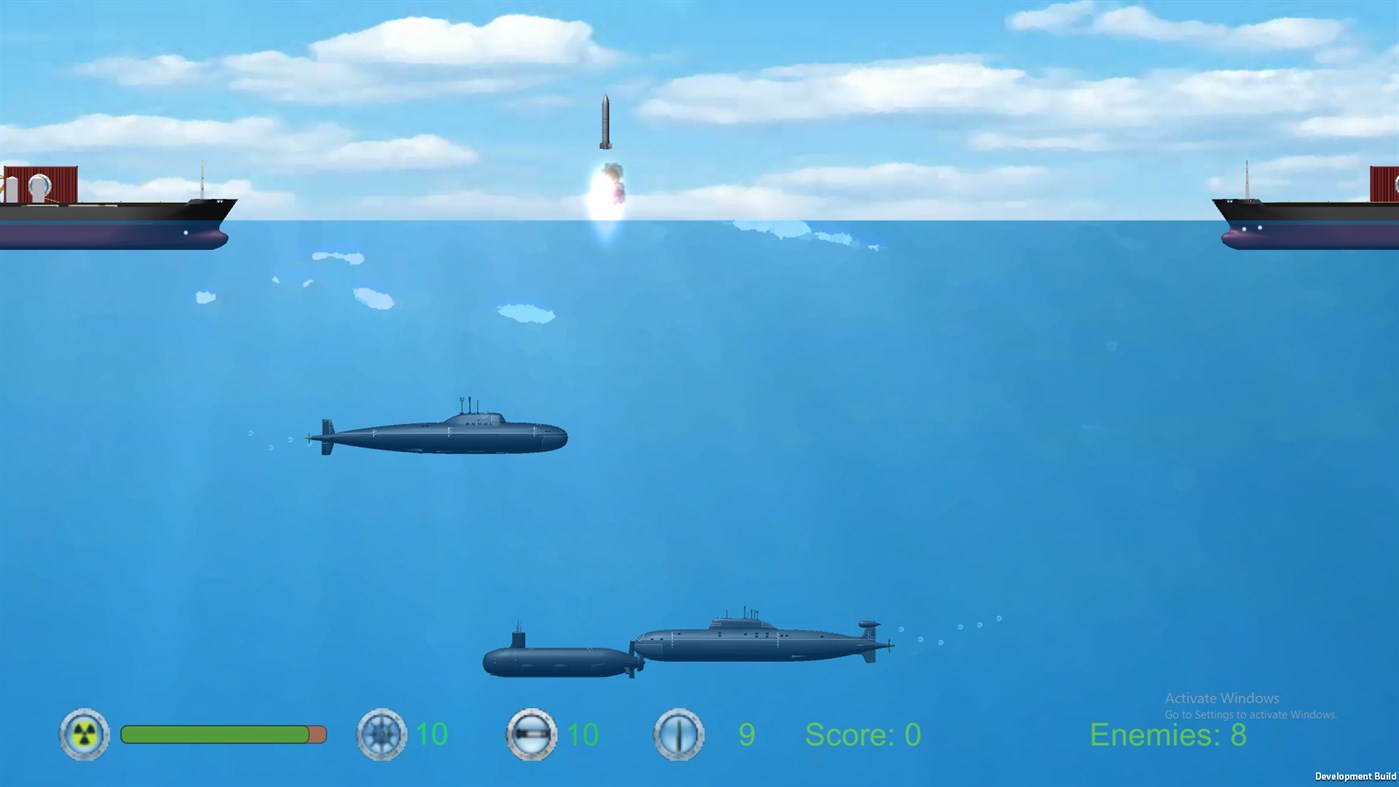Click the red portion of the health bar
The image size is (1399, 787).
[x=315, y=733]
